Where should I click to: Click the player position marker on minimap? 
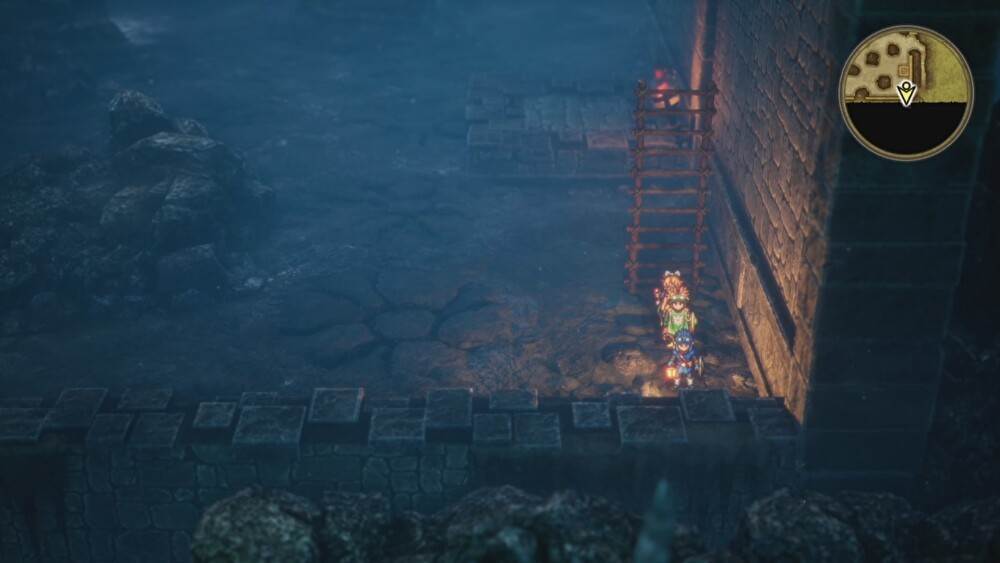pos(906,93)
